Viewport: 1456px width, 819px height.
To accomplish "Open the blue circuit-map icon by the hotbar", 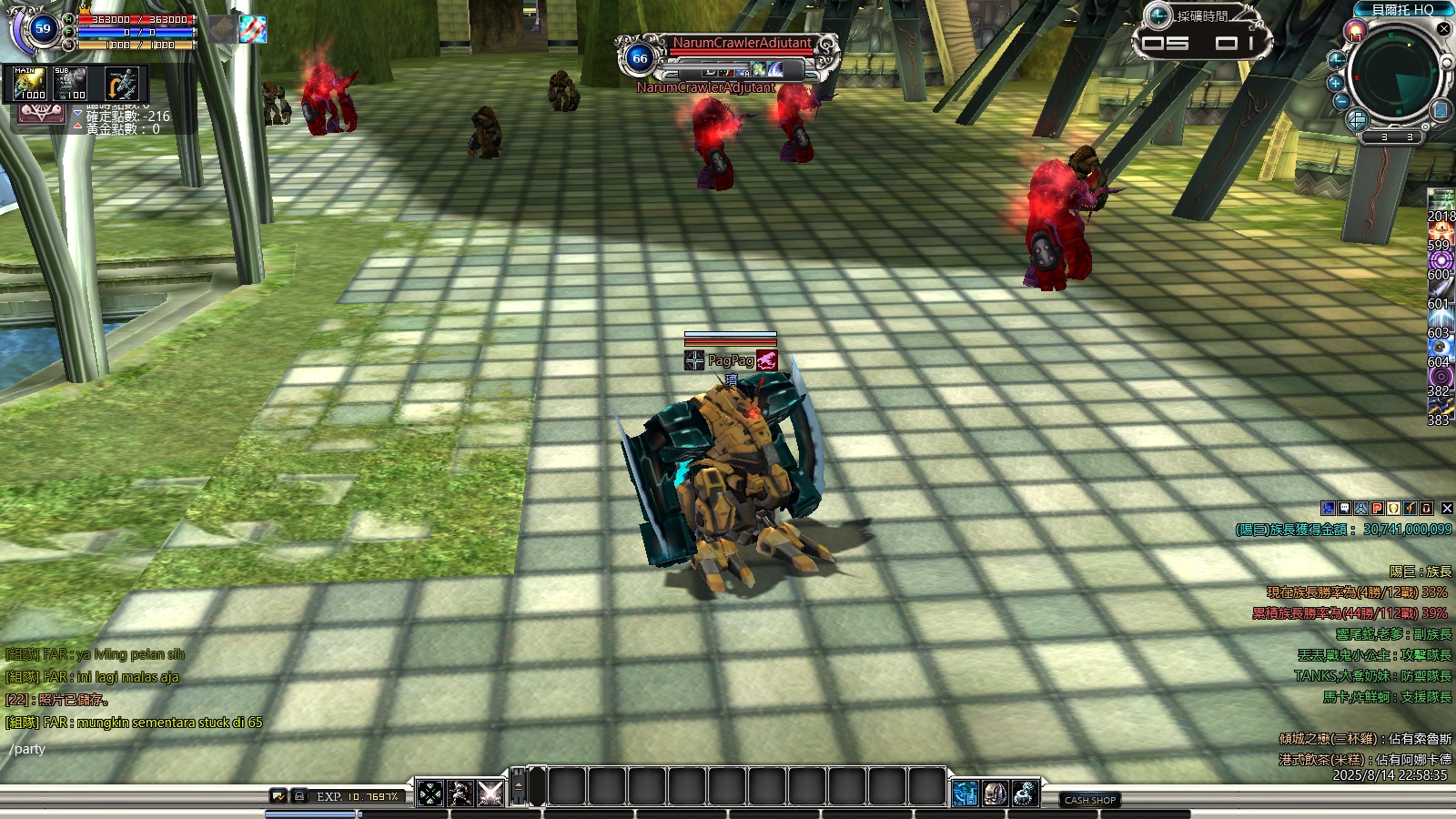I will (966, 794).
